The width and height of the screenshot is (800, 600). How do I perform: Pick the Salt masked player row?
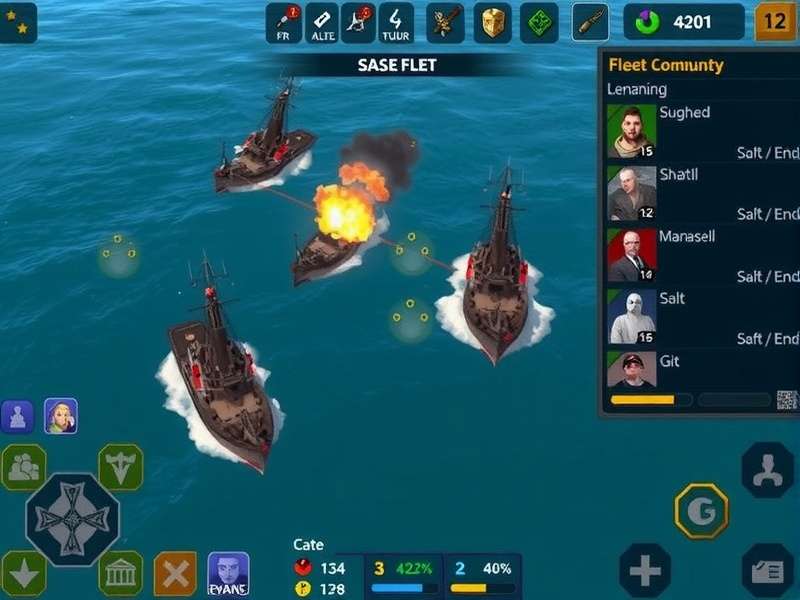click(x=700, y=317)
